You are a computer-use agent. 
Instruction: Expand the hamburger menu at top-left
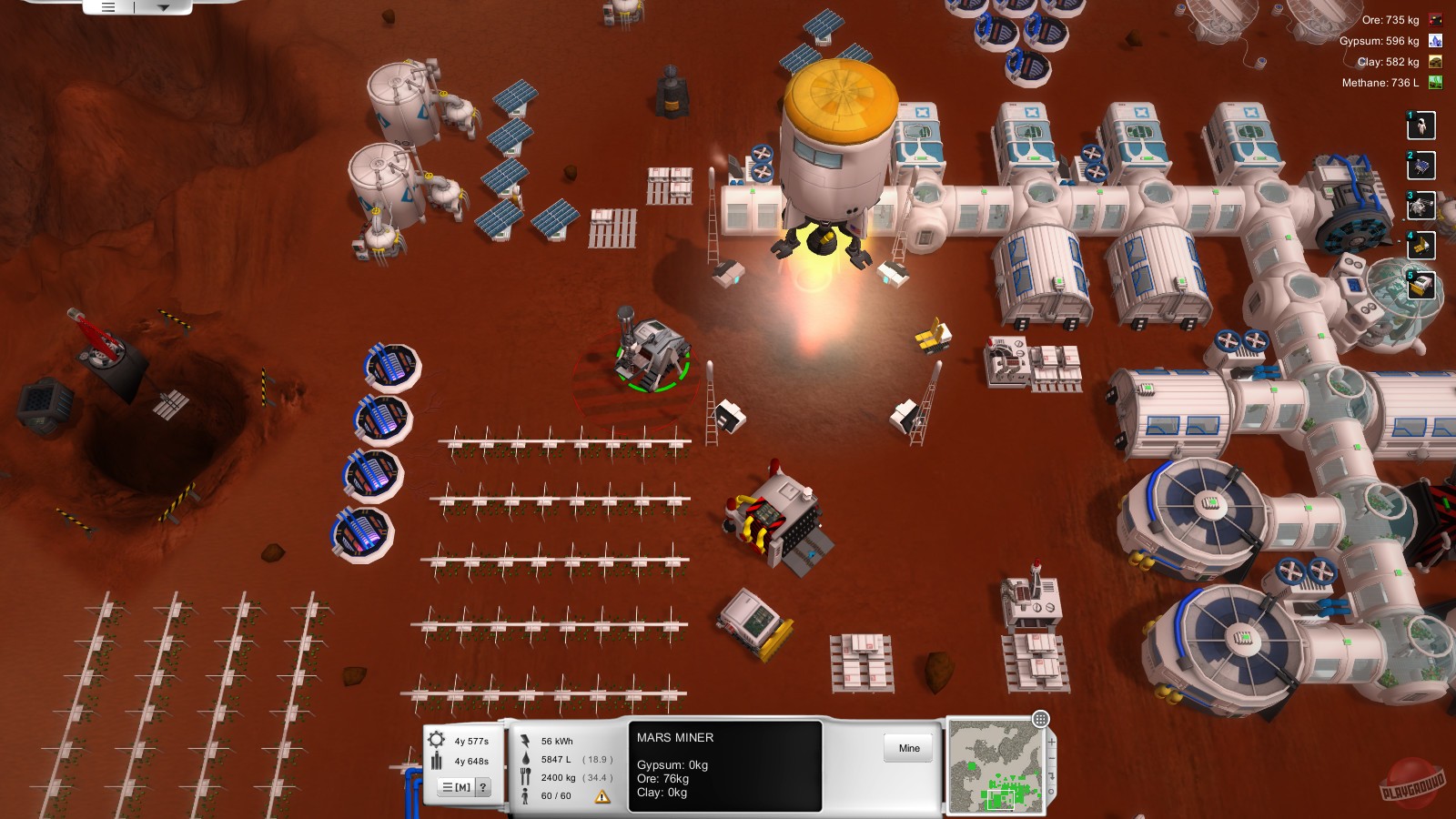(x=106, y=5)
